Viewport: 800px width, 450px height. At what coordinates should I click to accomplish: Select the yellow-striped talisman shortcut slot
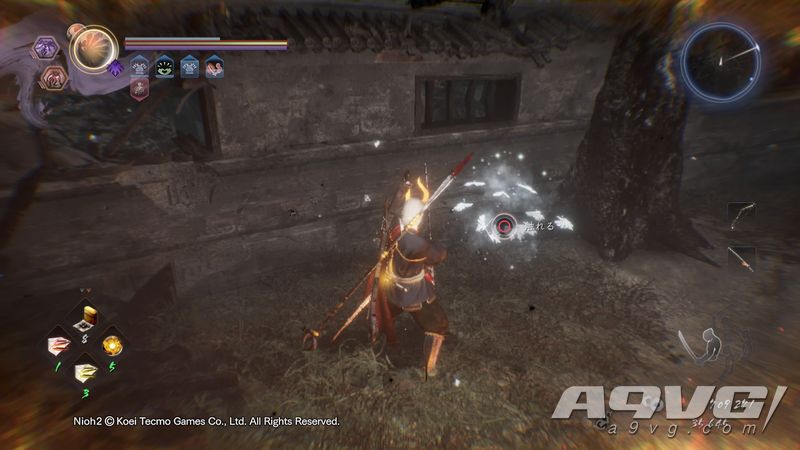(87, 371)
